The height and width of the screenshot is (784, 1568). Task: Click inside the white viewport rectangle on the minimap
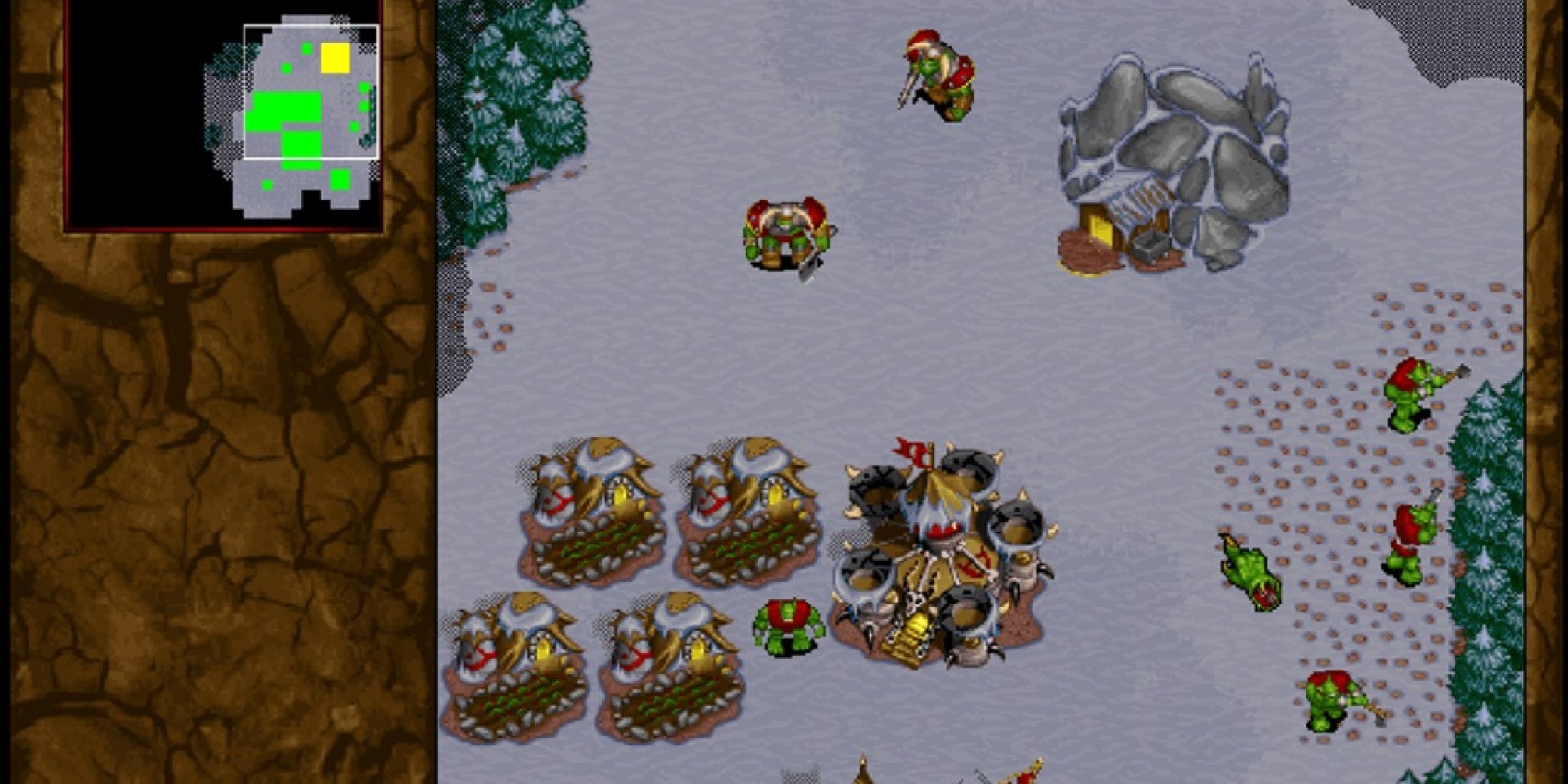coord(310,93)
